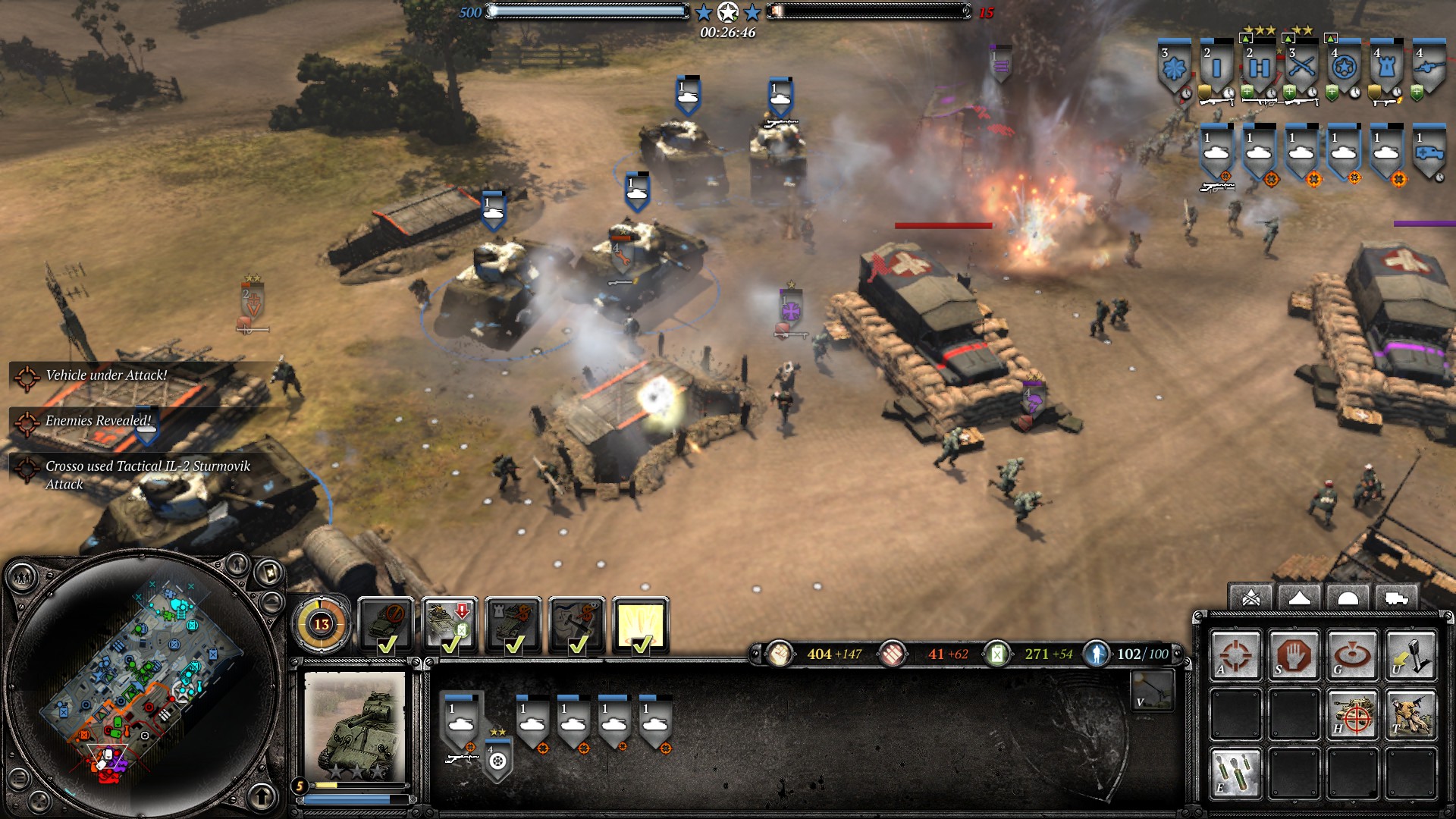Fire the green smoke shells ability
1456x819 pixels.
click(x=1235, y=773)
